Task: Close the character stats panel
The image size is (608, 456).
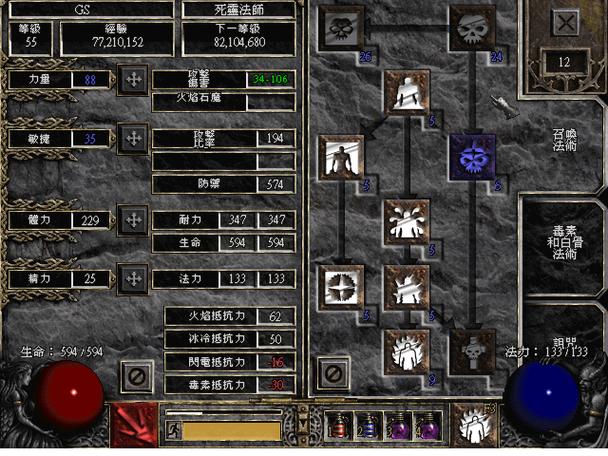Action: click(x=137, y=375)
